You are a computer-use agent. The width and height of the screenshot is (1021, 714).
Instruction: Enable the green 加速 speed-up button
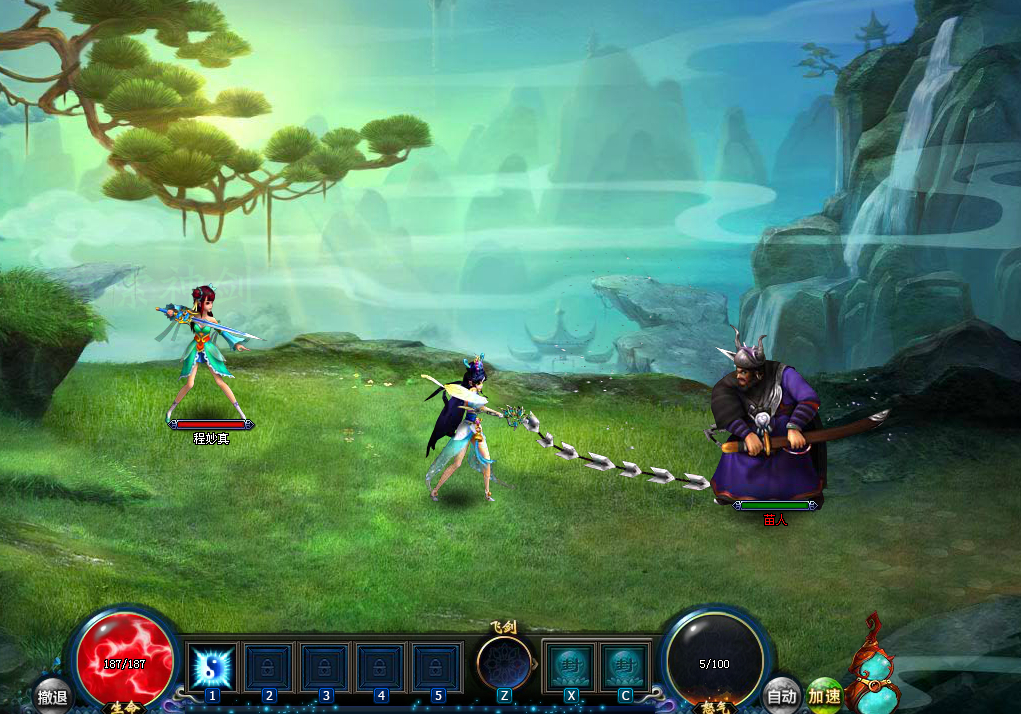tap(825, 695)
